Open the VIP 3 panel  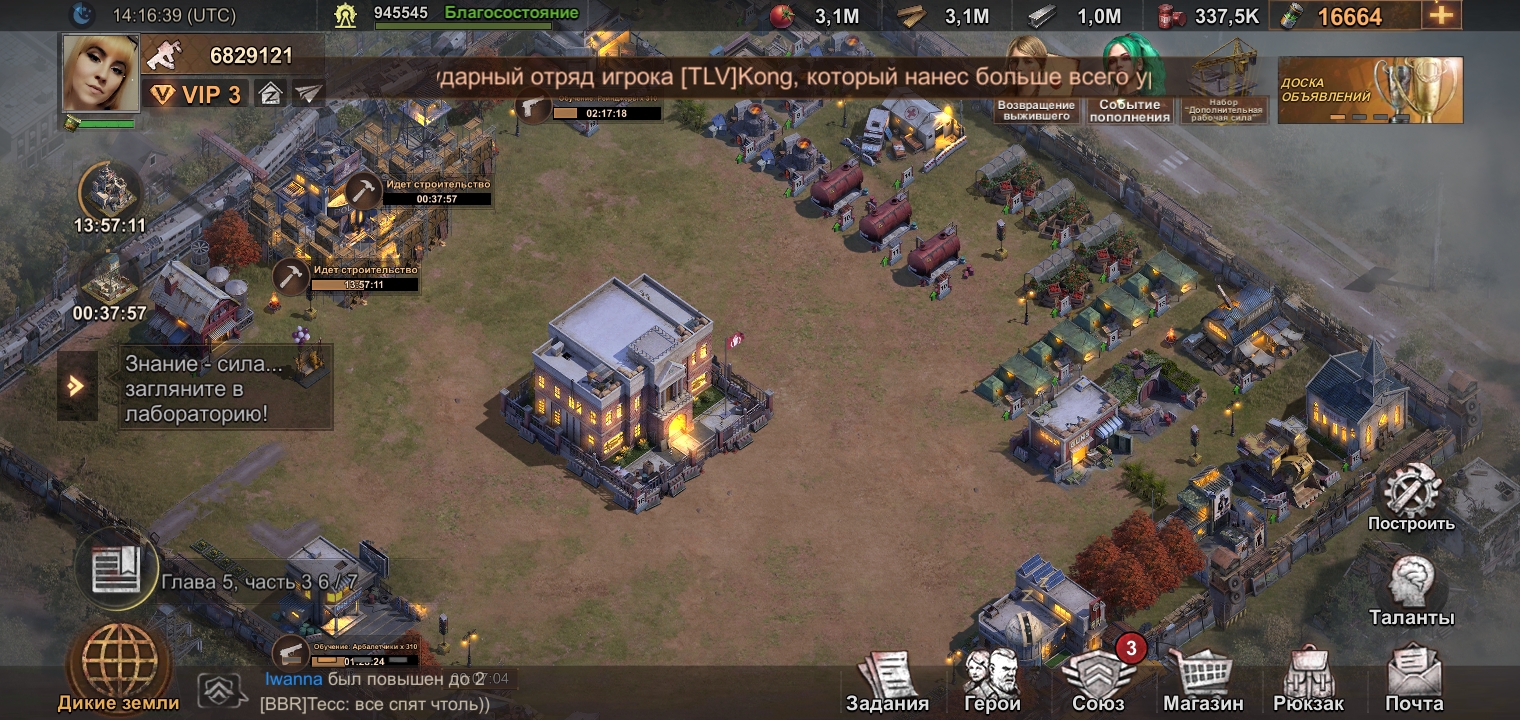(195, 94)
